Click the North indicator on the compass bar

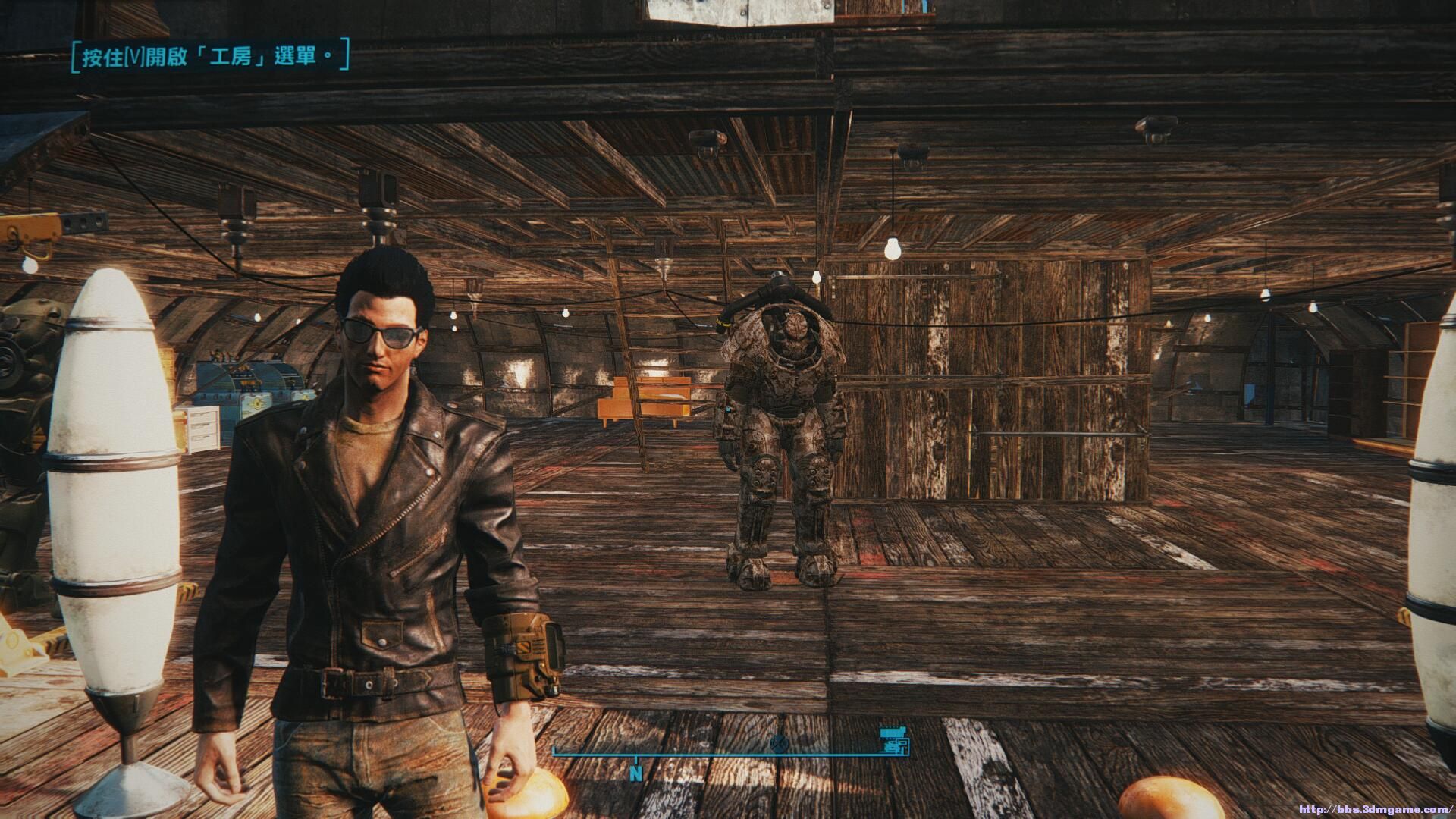[636, 774]
